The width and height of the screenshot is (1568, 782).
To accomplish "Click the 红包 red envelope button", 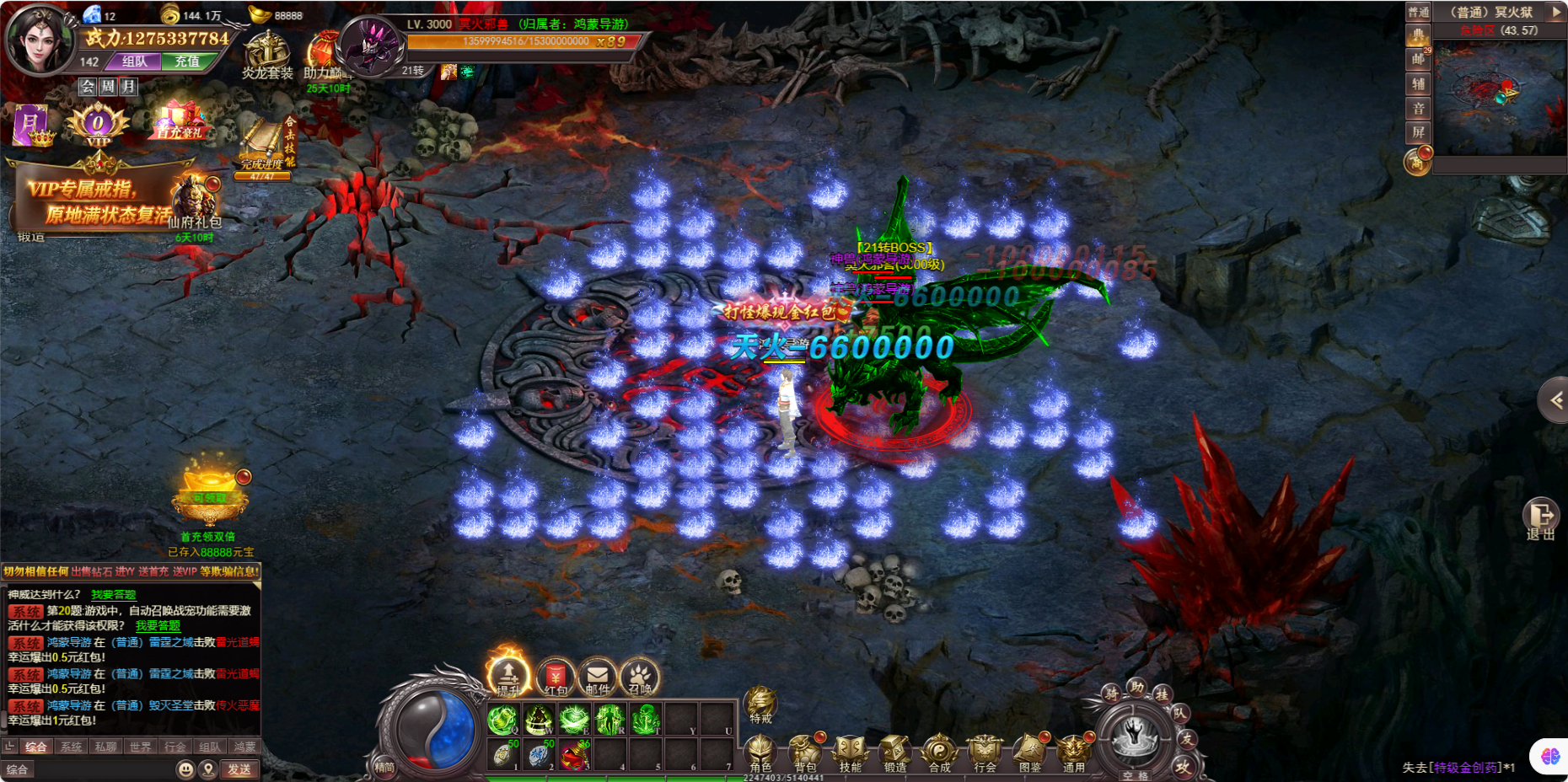I will (x=556, y=677).
